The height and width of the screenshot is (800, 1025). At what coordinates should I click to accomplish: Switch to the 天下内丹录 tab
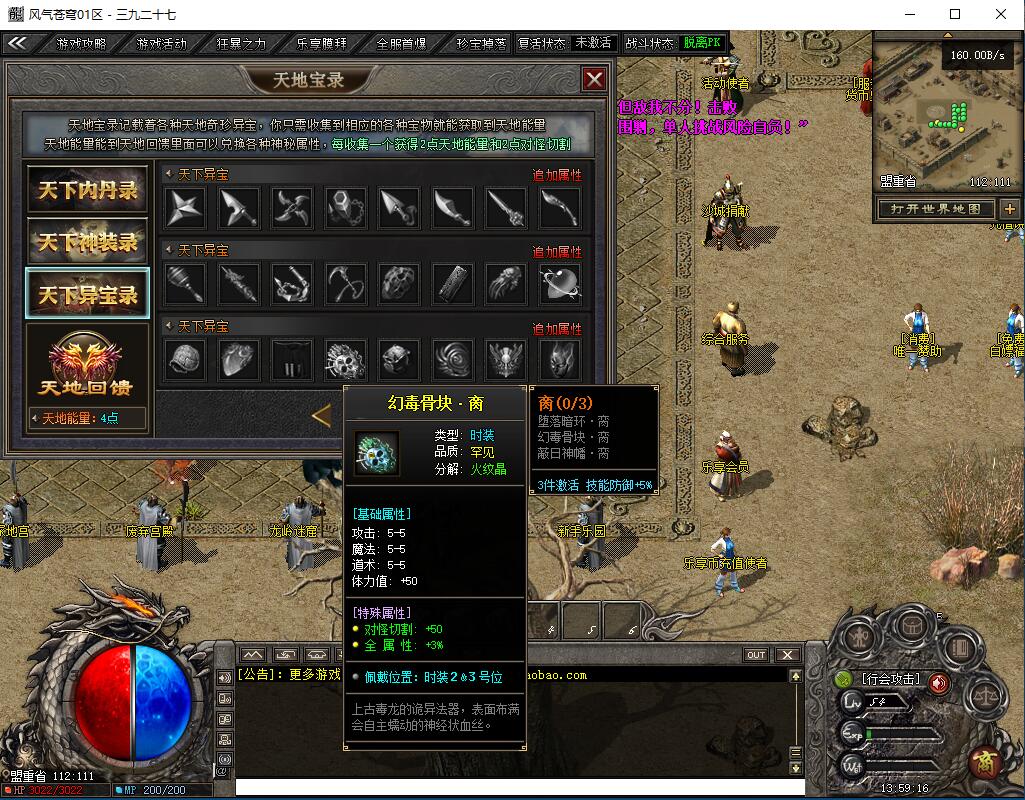pos(87,189)
